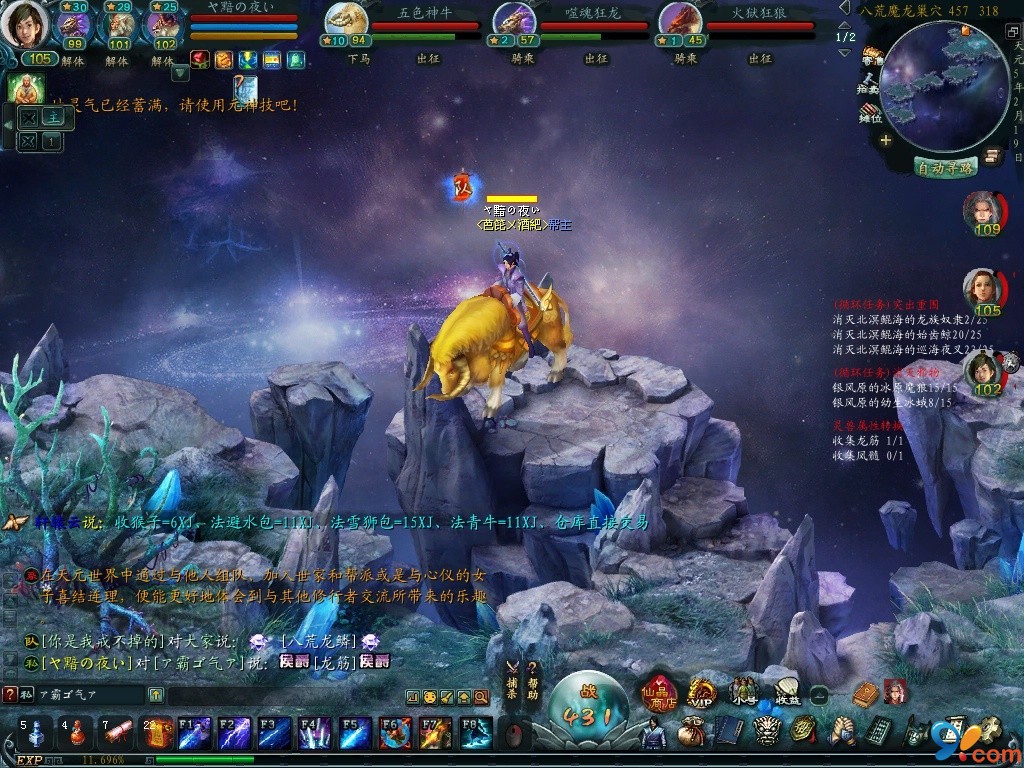1024x768 pixels.
Task: Open the inventory money bag icon
Action: click(689, 733)
